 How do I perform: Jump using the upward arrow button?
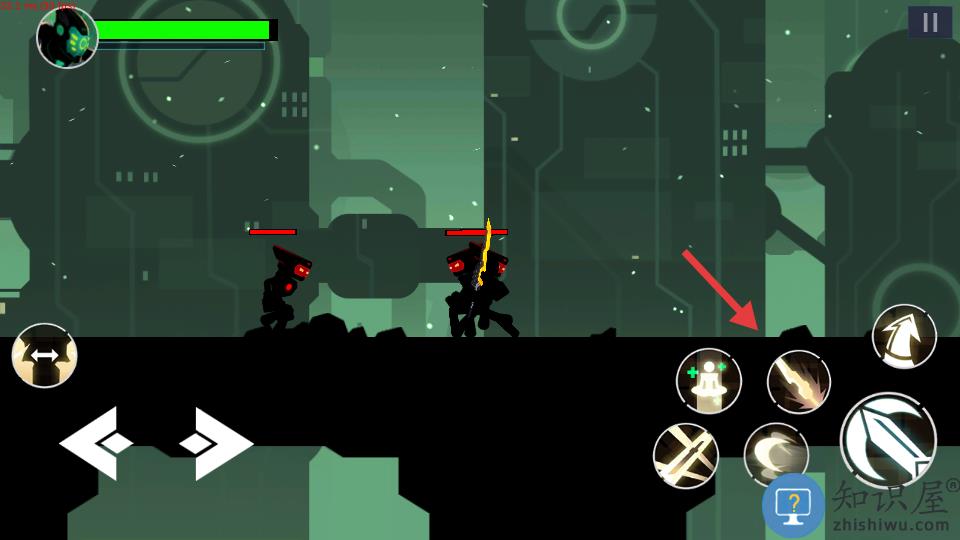[904, 336]
